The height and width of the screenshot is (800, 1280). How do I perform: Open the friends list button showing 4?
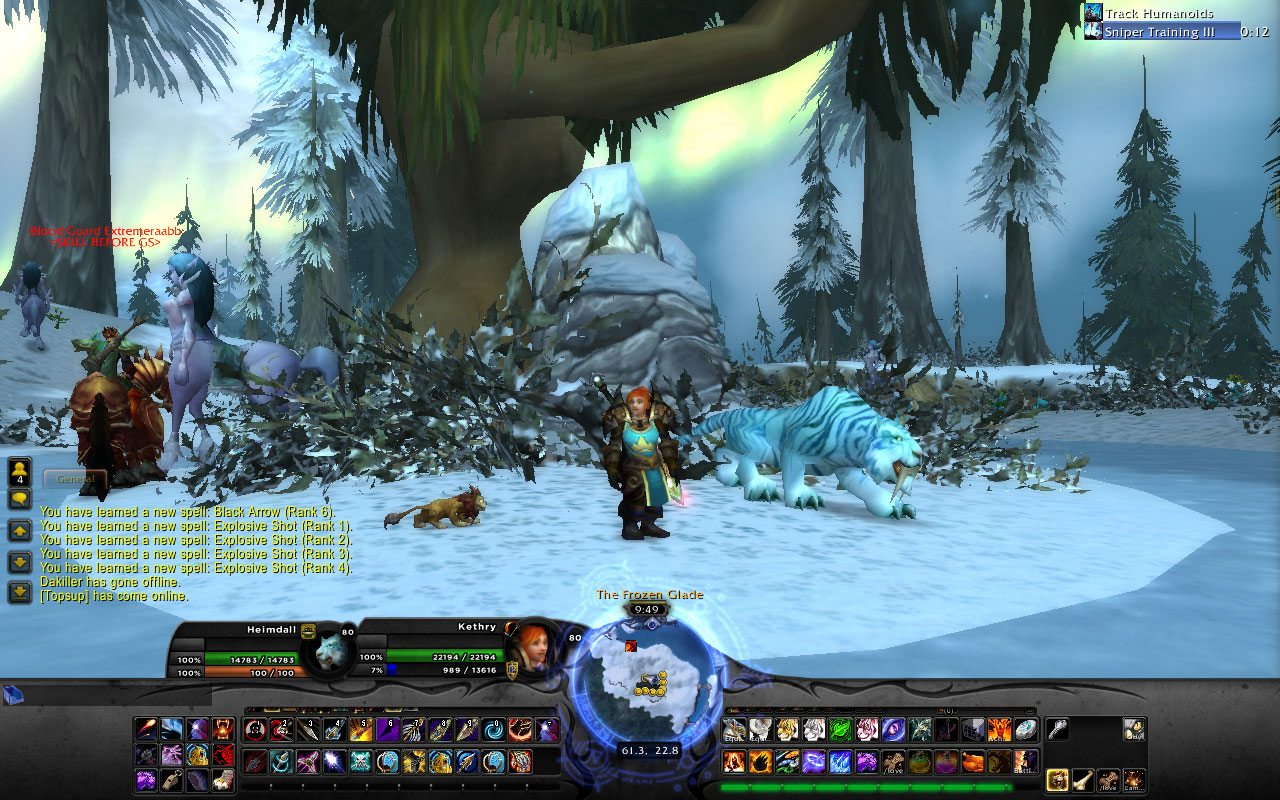coord(20,472)
